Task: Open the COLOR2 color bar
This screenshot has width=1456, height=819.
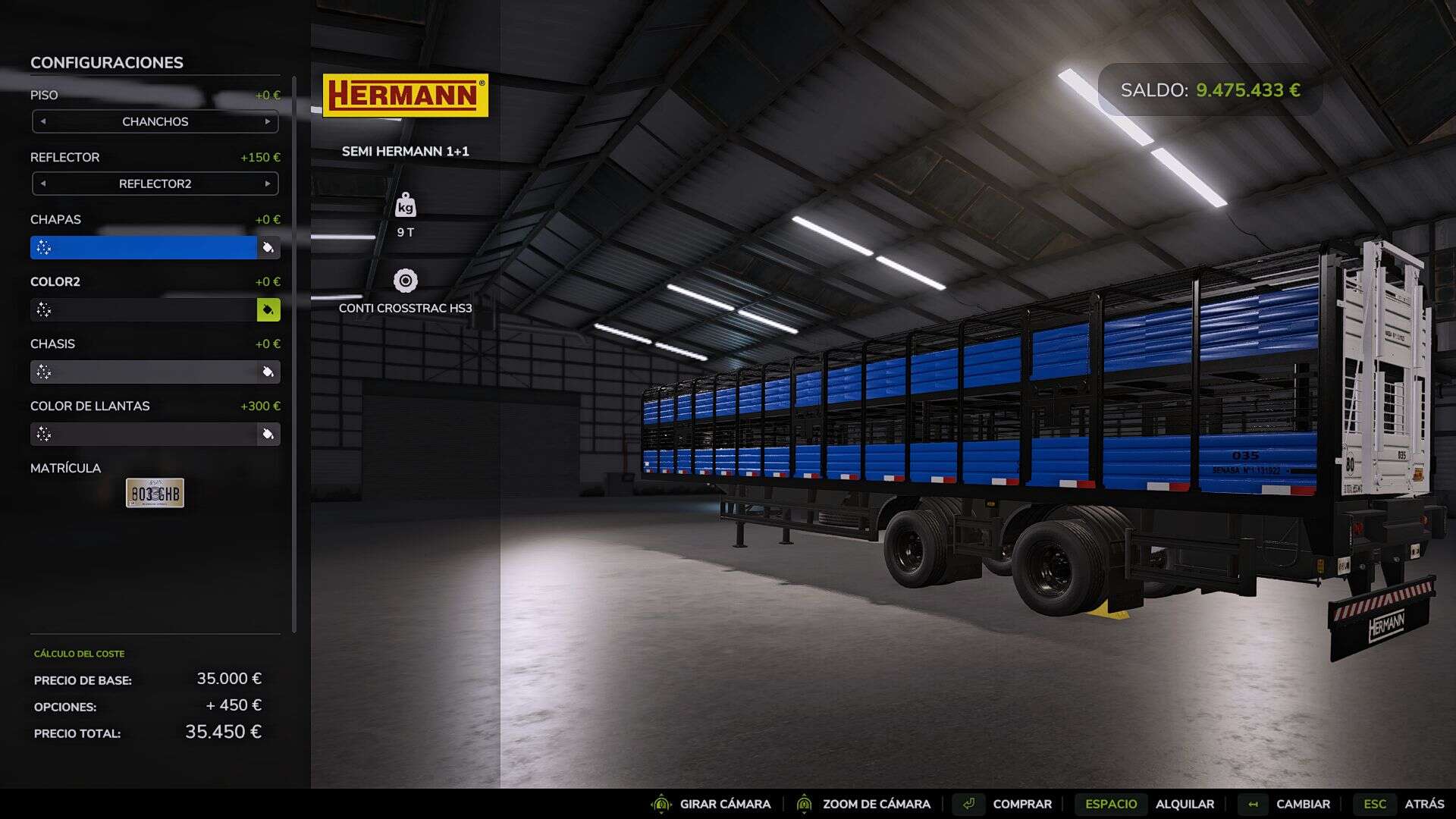Action: [144, 309]
